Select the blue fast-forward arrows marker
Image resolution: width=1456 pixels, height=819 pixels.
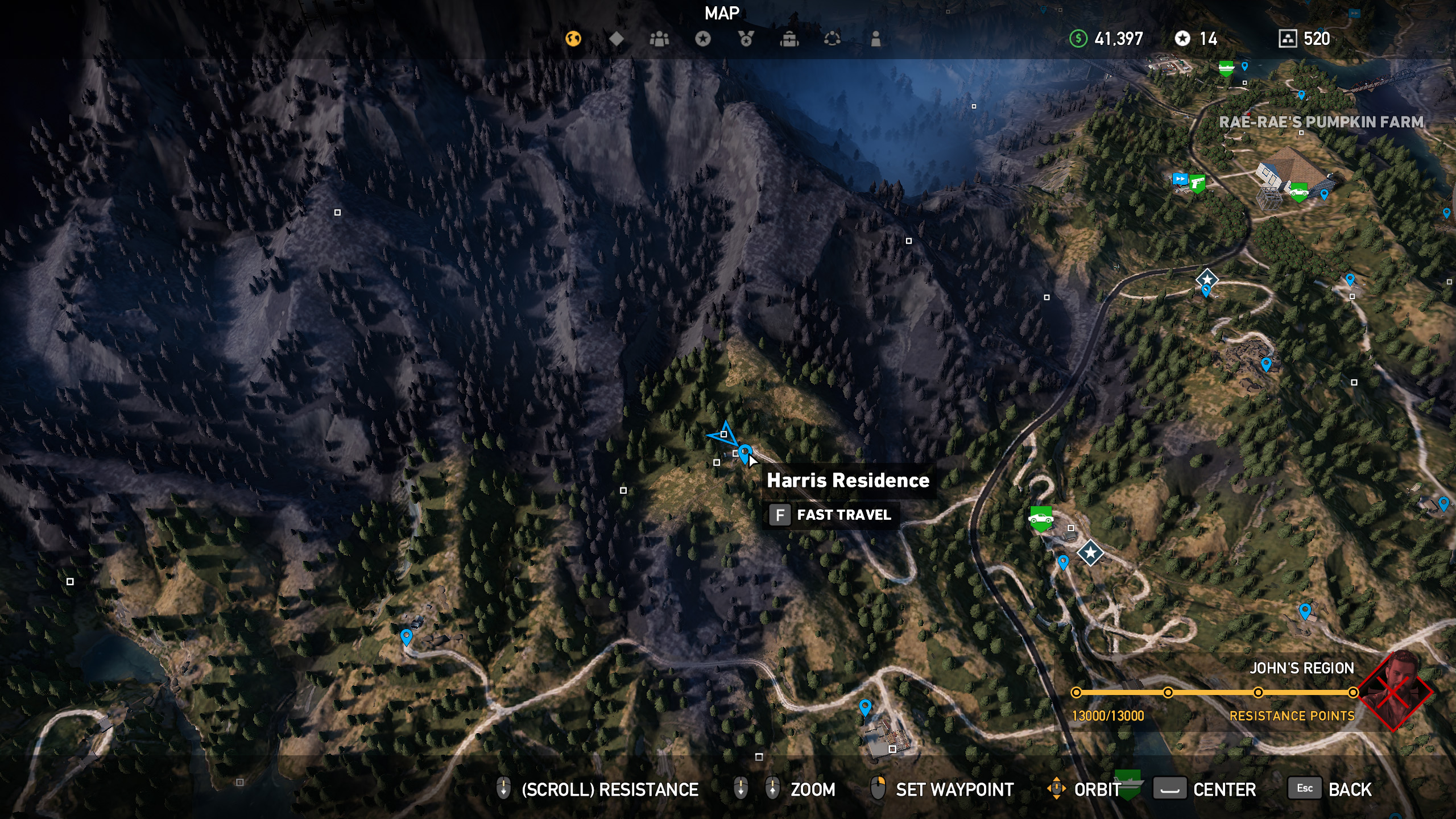[1180, 180]
